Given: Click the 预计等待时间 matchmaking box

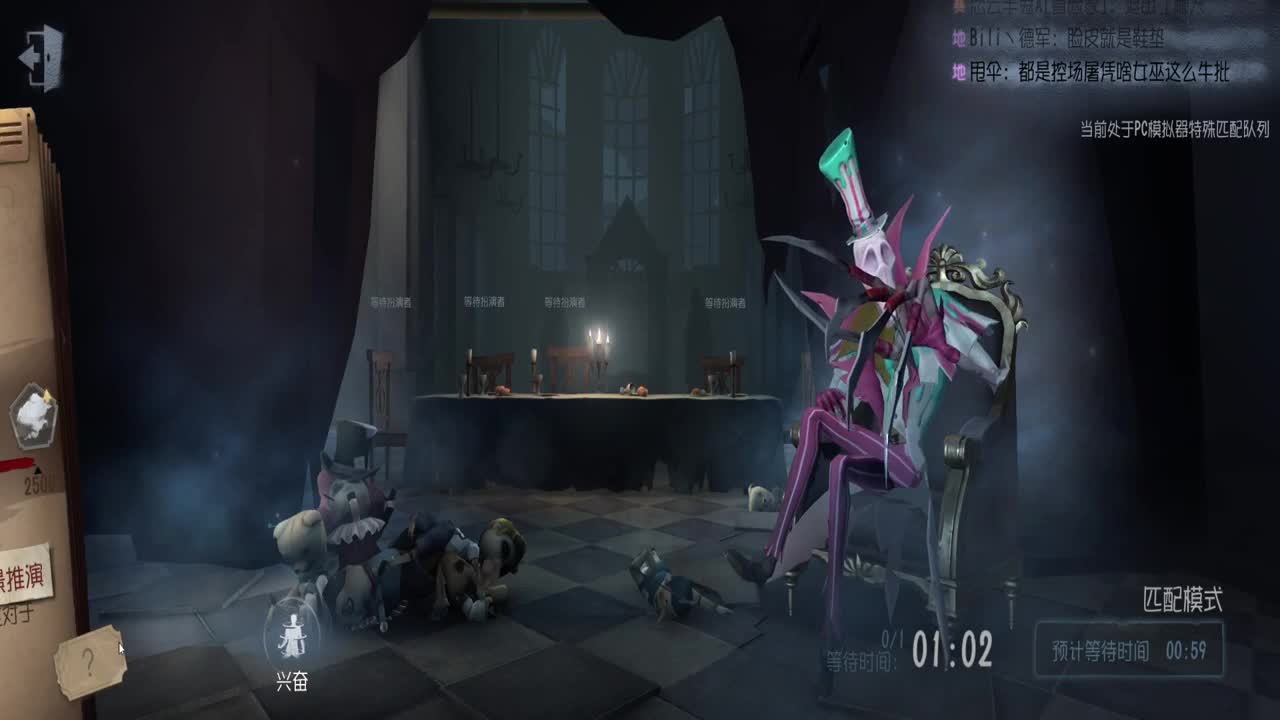Looking at the screenshot, I should 1128,651.
